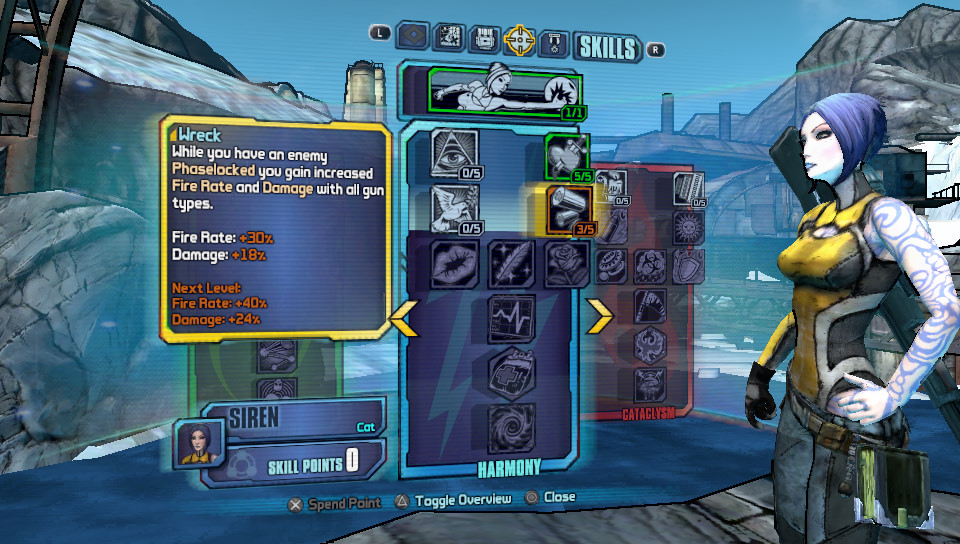Select the feather skill icon

[510, 264]
